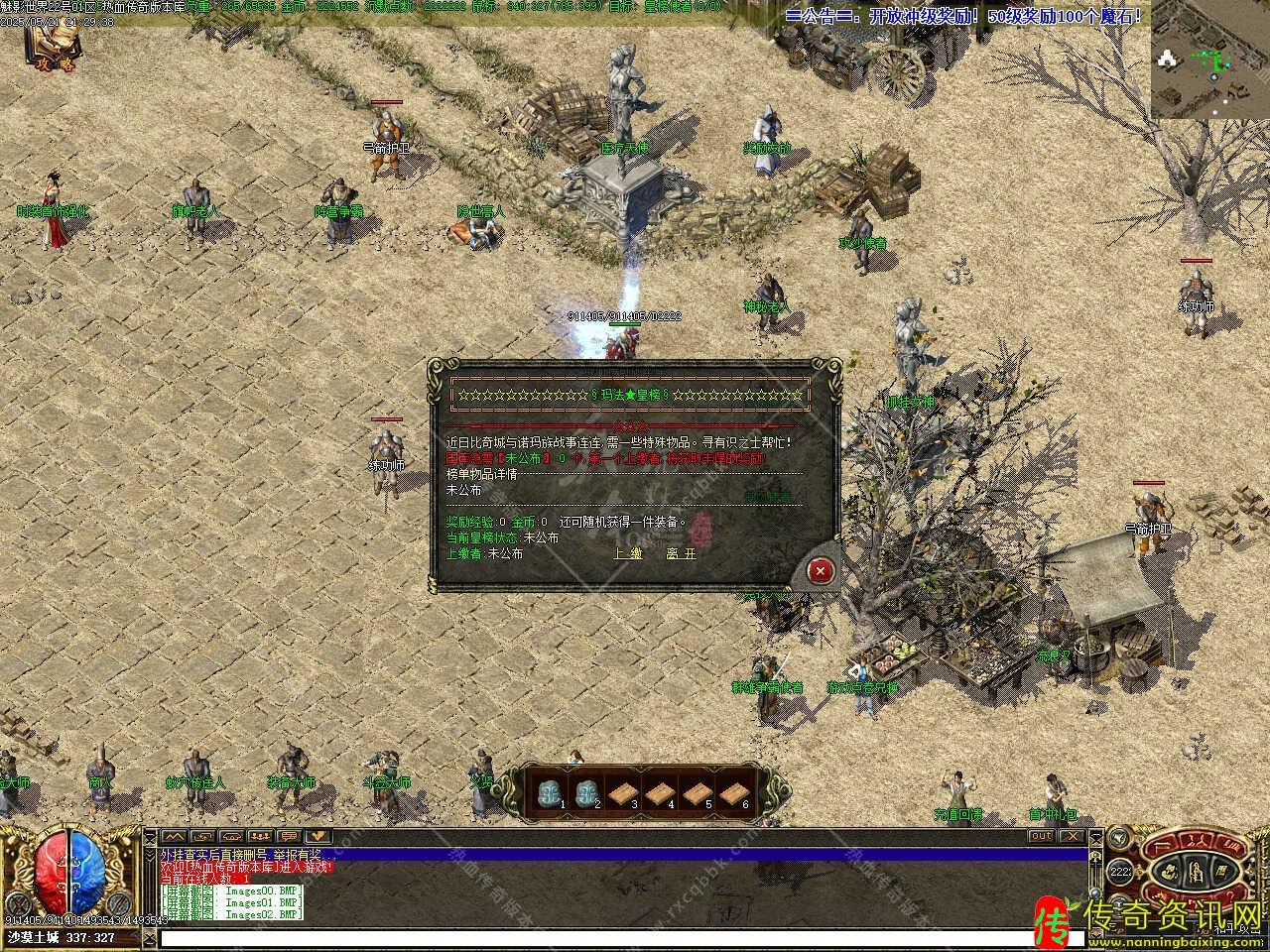This screenshot has width=1270, height=952.
Task: Click the round 2223 level orb
Action: tap(1121, 873)
